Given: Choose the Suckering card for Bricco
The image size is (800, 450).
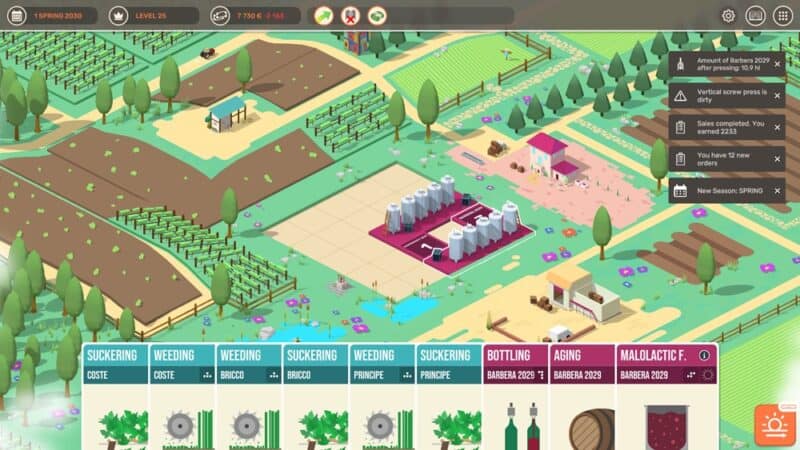Looking at the screenshot, I should pyautogui.click(x=316, y=400).
